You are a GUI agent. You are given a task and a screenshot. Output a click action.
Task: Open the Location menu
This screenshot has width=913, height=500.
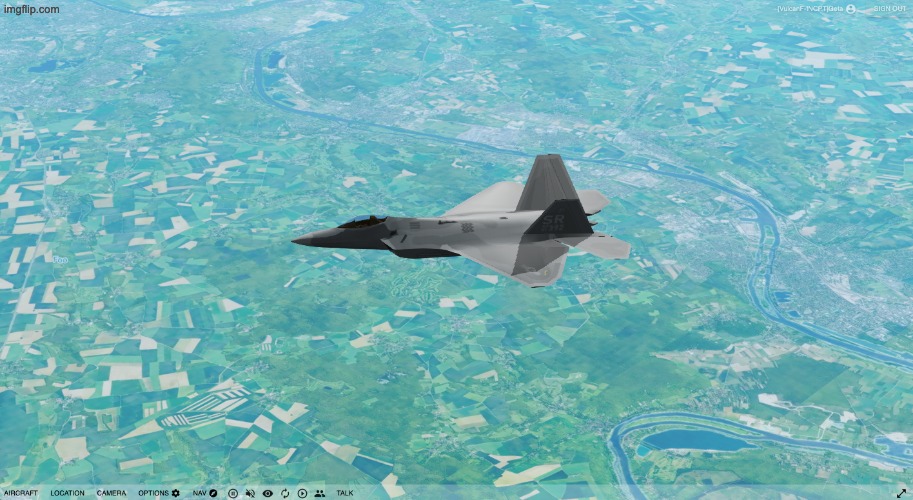coord(67,493)
